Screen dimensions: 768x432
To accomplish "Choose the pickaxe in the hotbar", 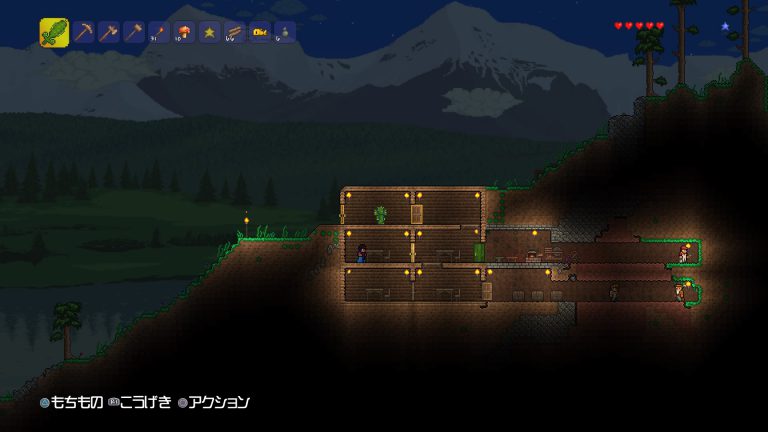I will pos(83,33).
